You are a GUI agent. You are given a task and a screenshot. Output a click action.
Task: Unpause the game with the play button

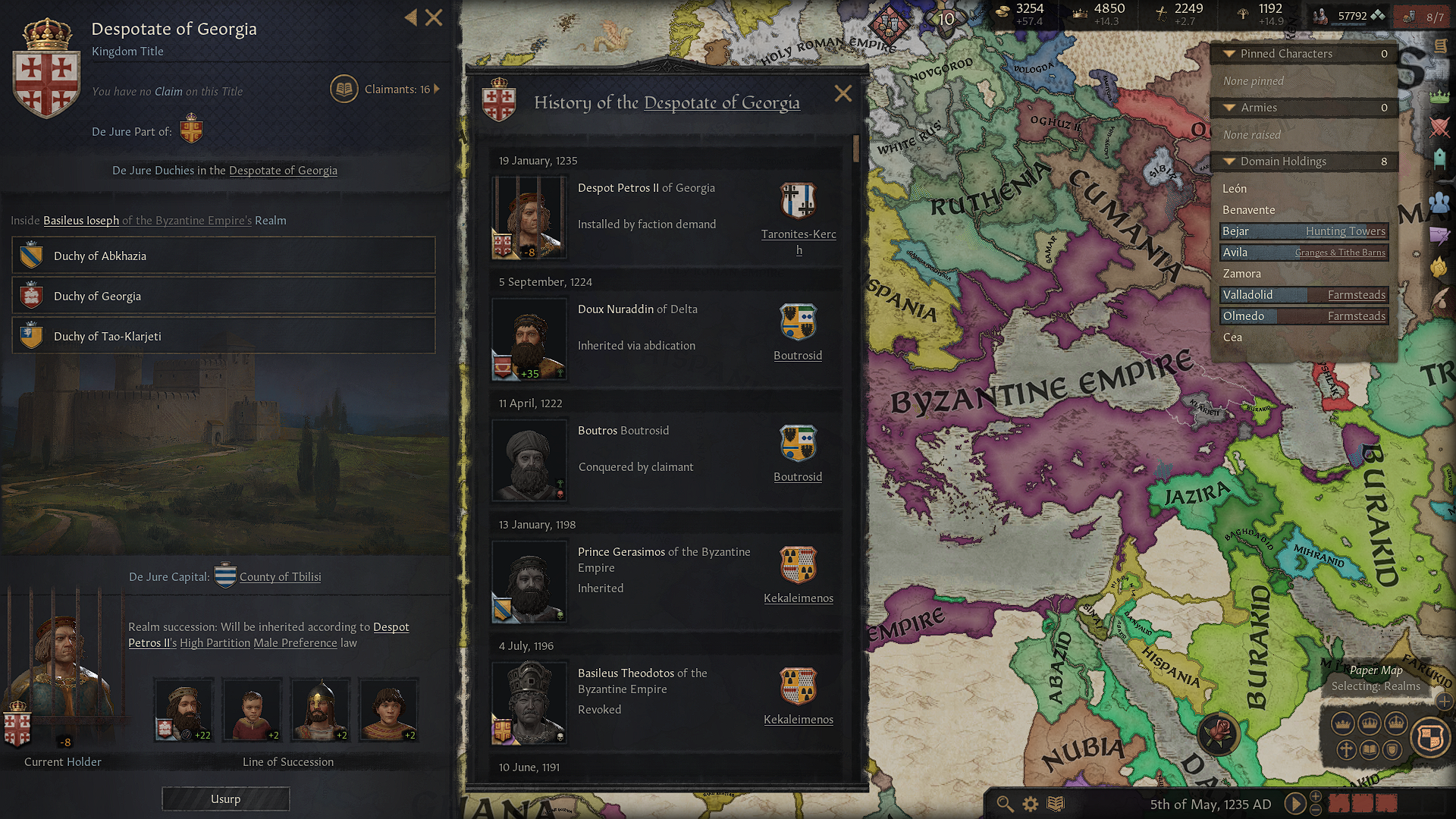point(1294,804)
